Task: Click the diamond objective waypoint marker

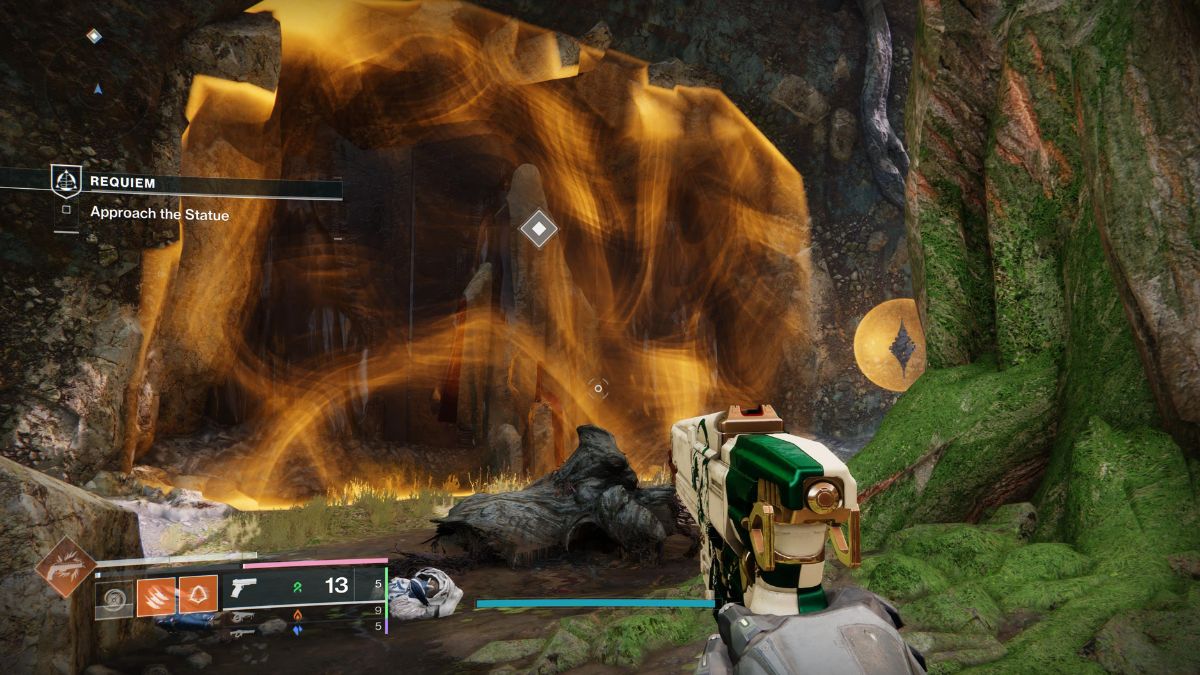Action: click(539, 229)
